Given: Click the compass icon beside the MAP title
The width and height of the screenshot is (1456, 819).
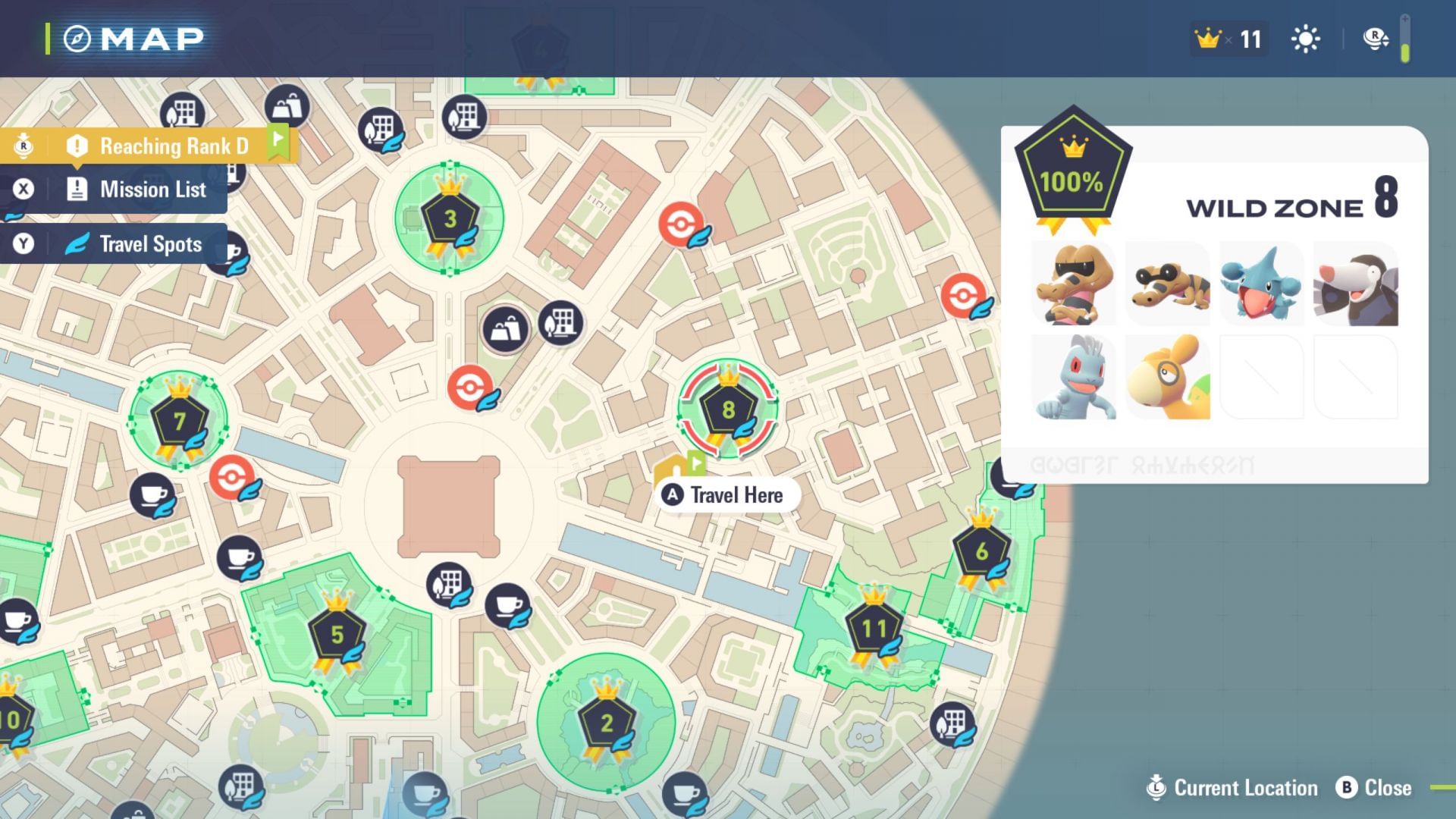Looking at the screenshot, I should point(79,37).
